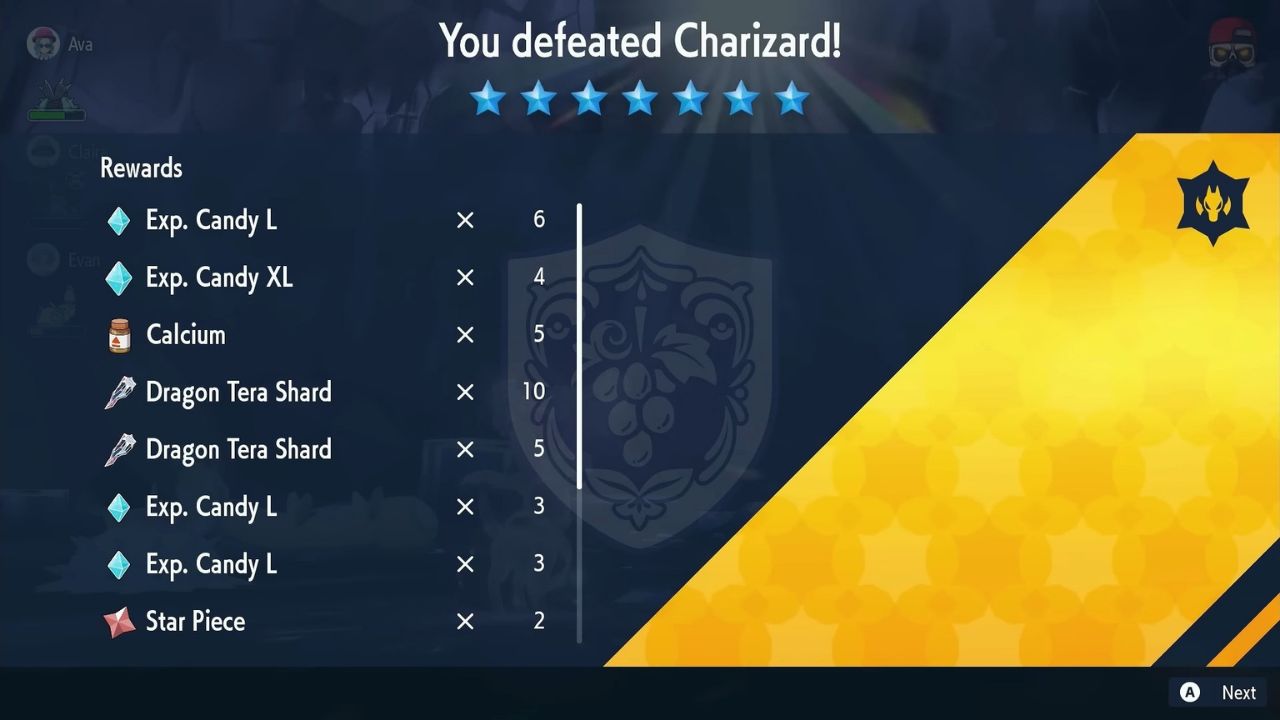Select the Star Piece x2 quantity text
The width and height of the screenshot is (1280, 720).
(538, 620)
